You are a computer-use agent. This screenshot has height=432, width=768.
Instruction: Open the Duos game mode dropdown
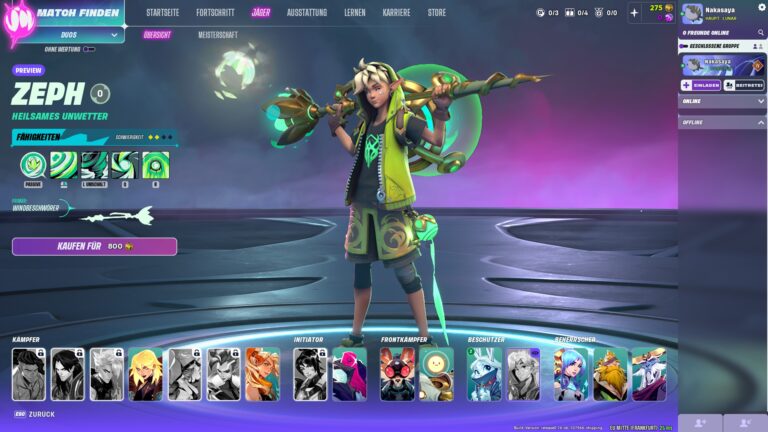coord(76,34)
